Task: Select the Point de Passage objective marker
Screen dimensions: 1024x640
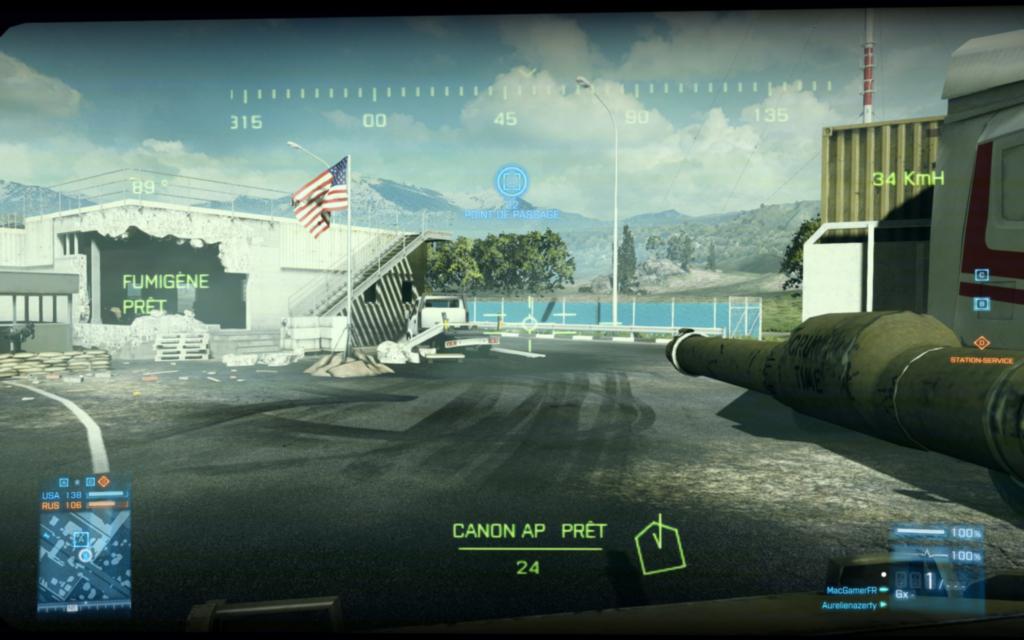Action: pyautogui.click(x=512, y=181)
